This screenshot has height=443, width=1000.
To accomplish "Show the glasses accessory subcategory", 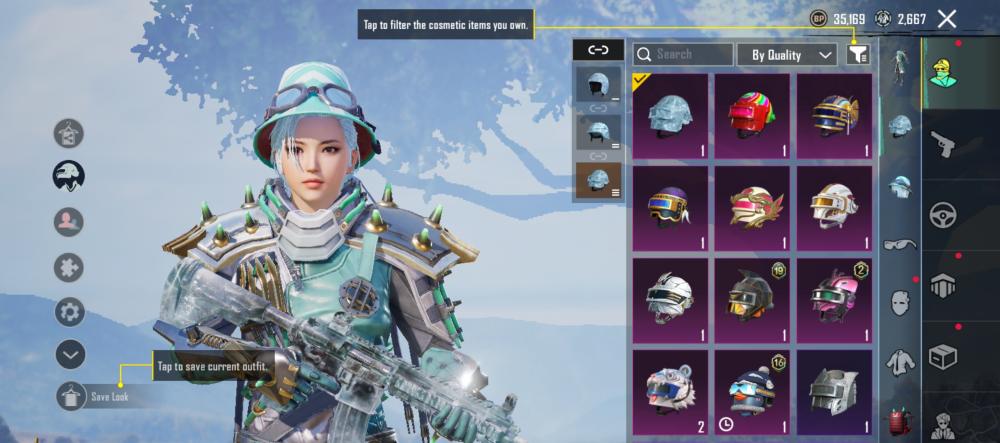I will tap(900, 244).
